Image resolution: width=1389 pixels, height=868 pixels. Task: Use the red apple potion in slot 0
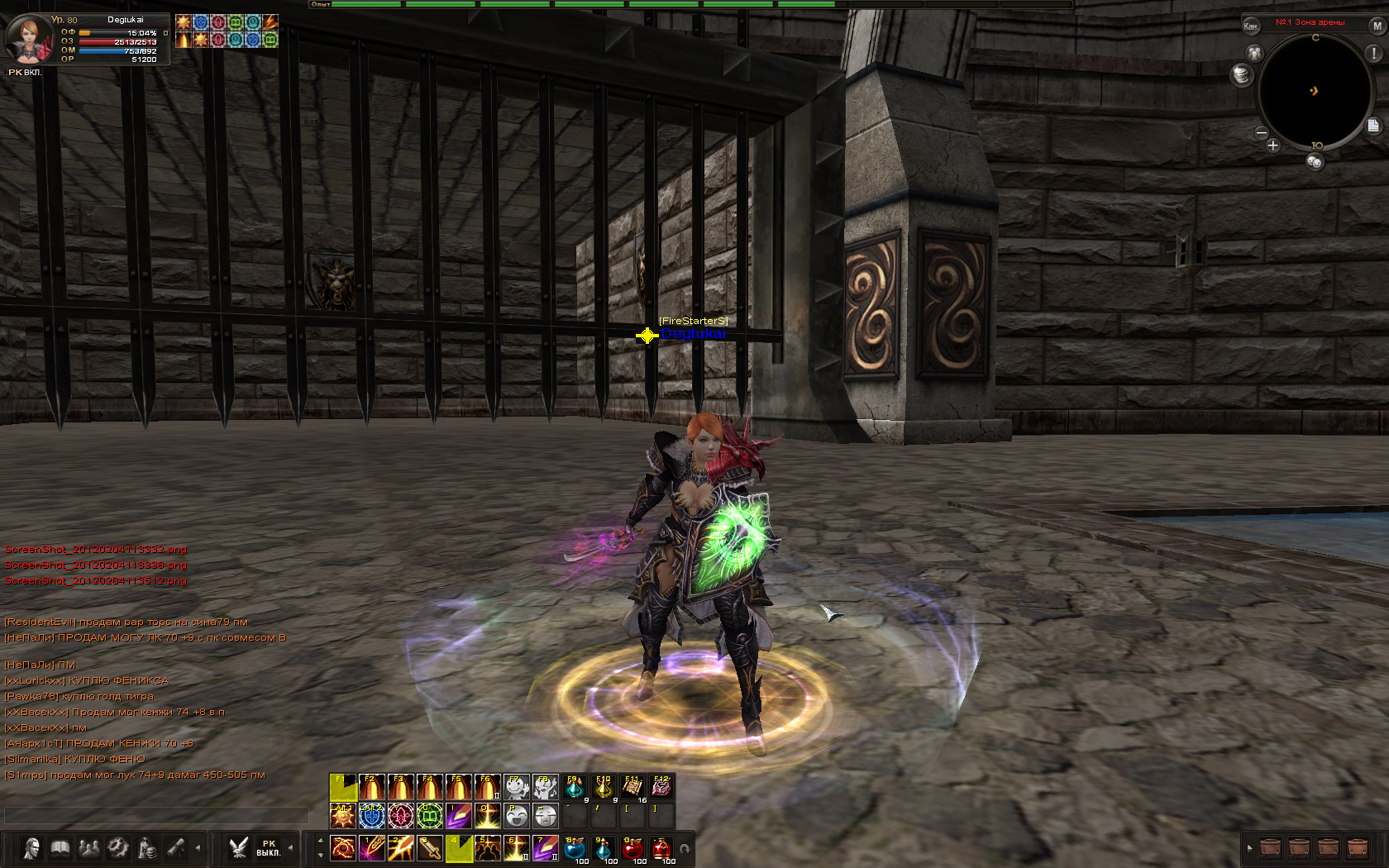(x=632, y=848)
